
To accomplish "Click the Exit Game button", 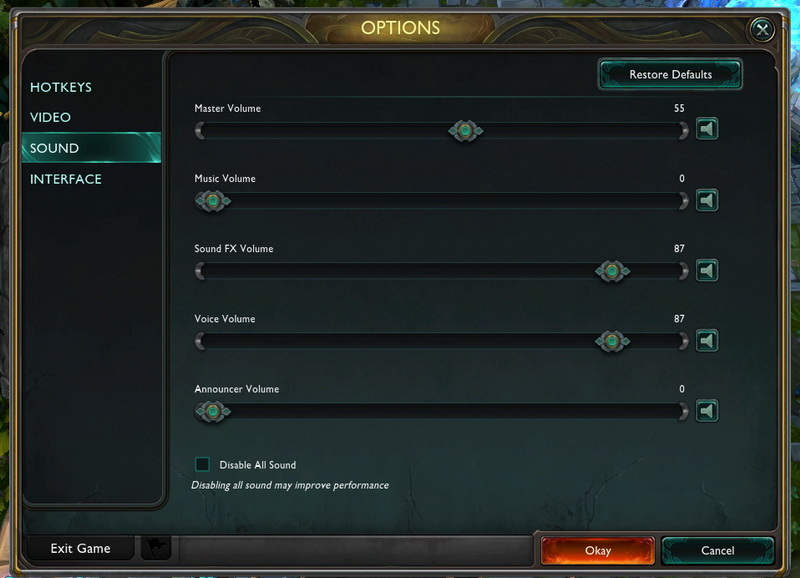I will [80, 548].
